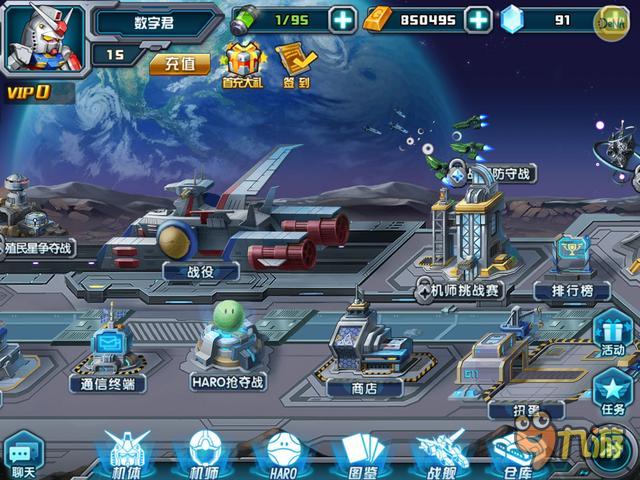
Task: Open the 首充大礼 first-recharge gift
Action: (244, 64)
